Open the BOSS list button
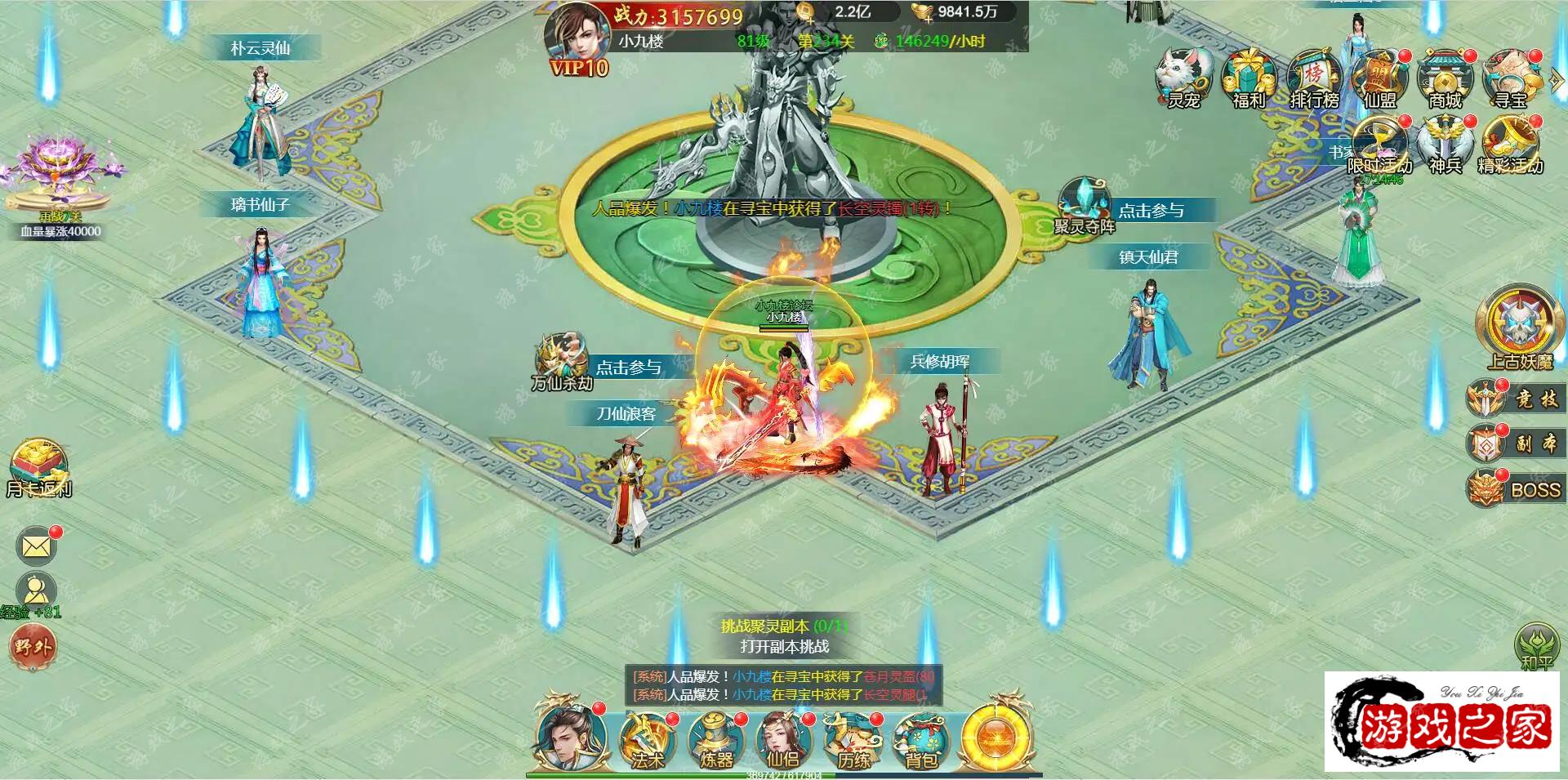This screenshot has height=780, width=1568. click(x=1514, y=489)
